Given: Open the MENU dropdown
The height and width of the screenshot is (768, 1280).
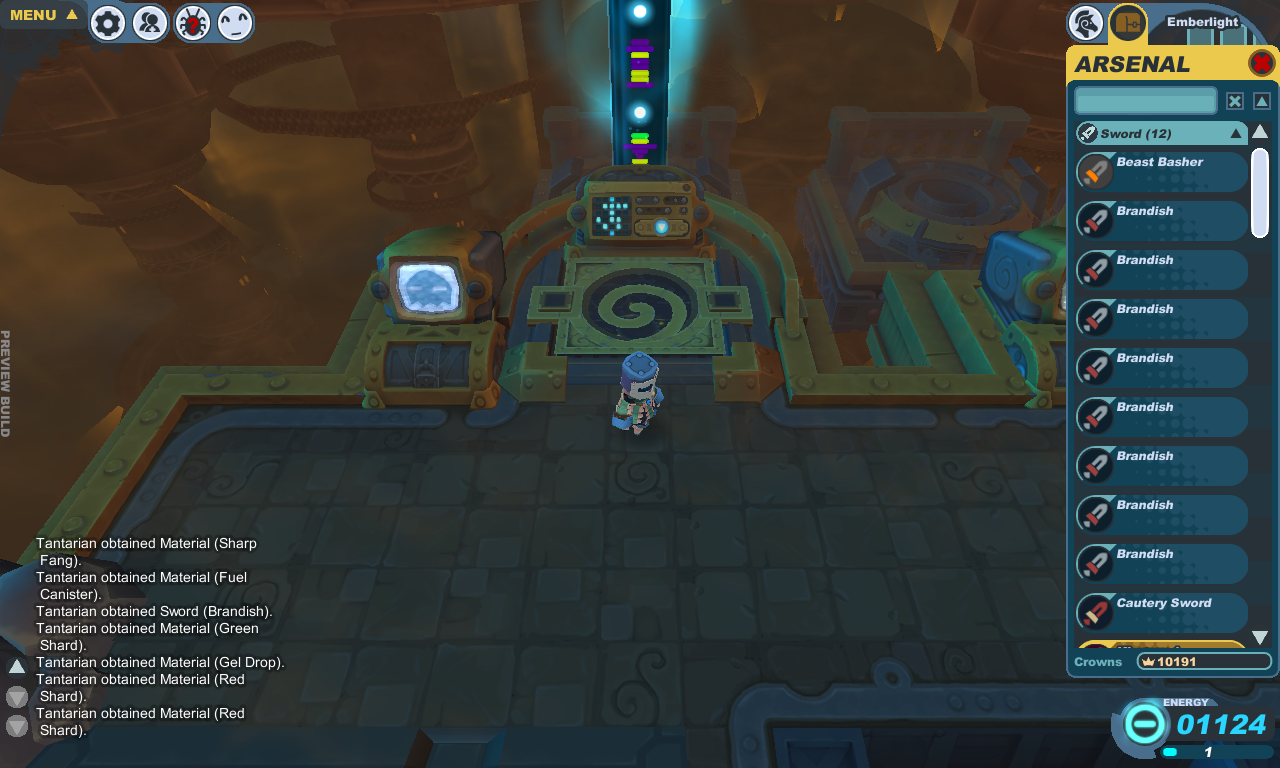Looking at the screenshot, I should point(43,15).
